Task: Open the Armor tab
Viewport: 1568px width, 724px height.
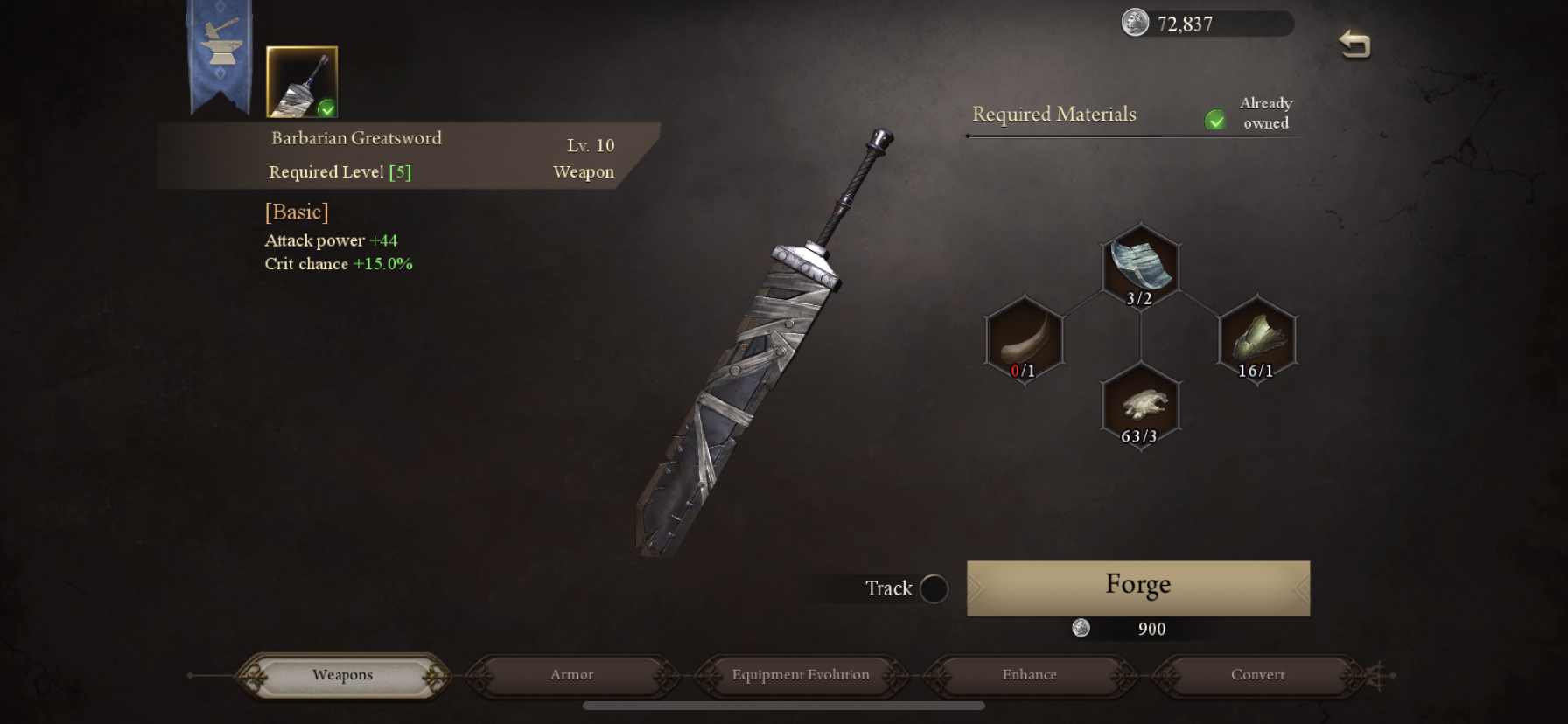Action: (x=571, y=675)
